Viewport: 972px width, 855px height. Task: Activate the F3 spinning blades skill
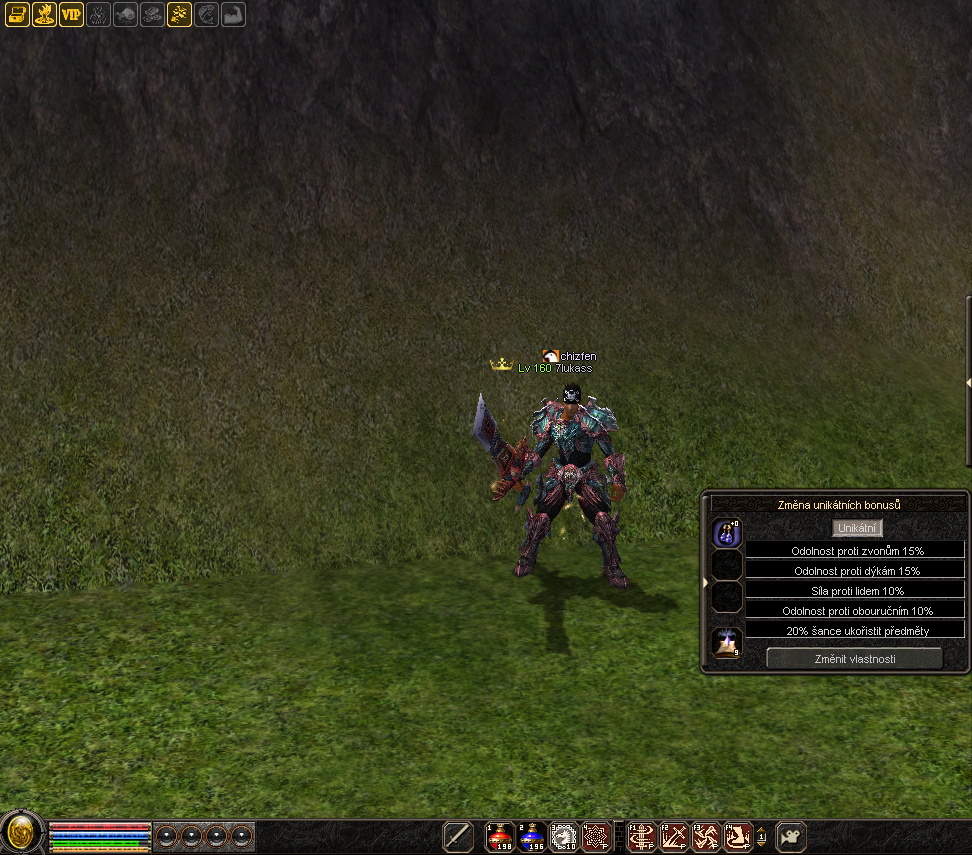(x=706, y=836)
